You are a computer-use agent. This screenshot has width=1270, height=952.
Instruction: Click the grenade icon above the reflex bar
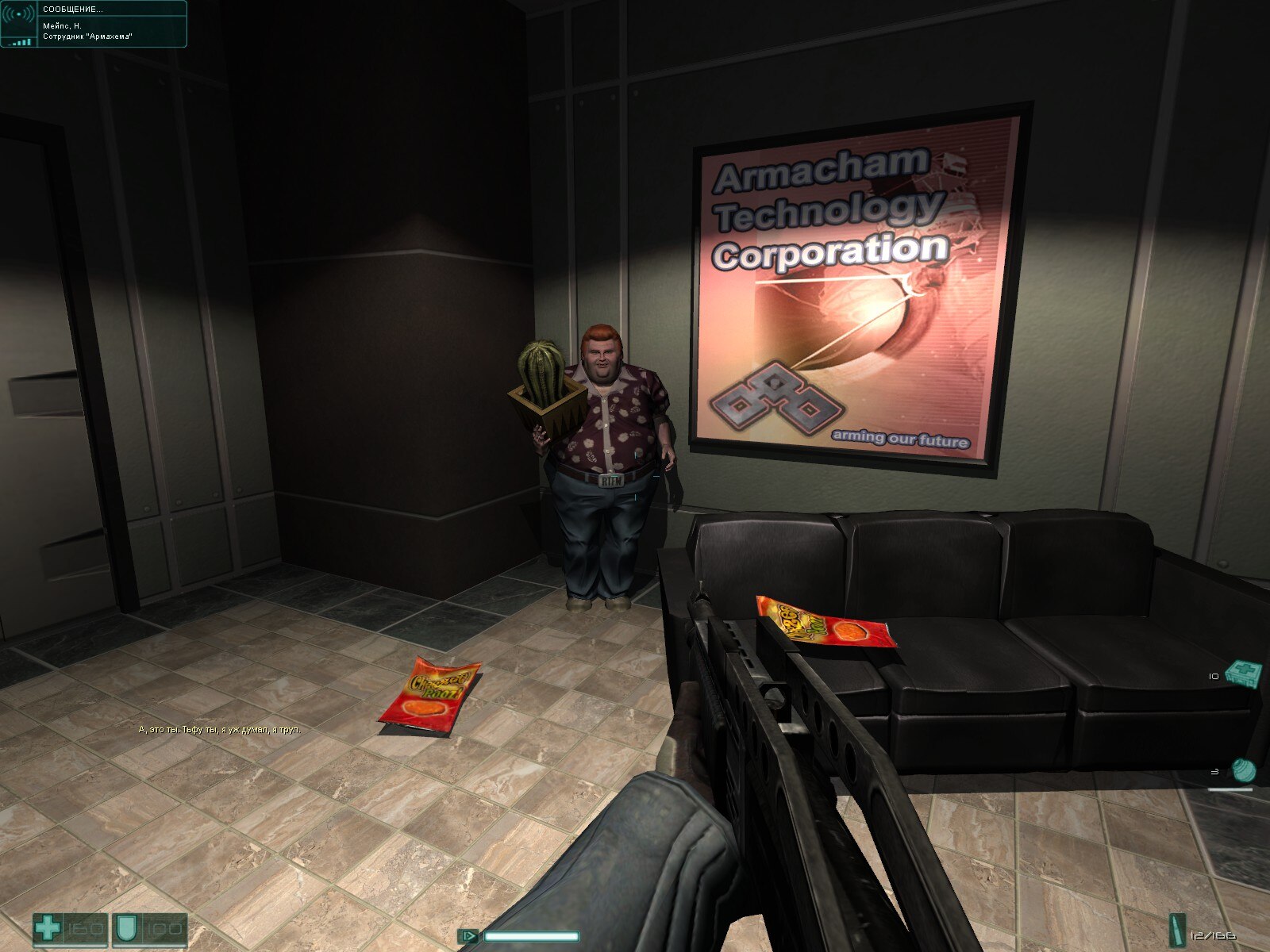tap(1245, 770)
